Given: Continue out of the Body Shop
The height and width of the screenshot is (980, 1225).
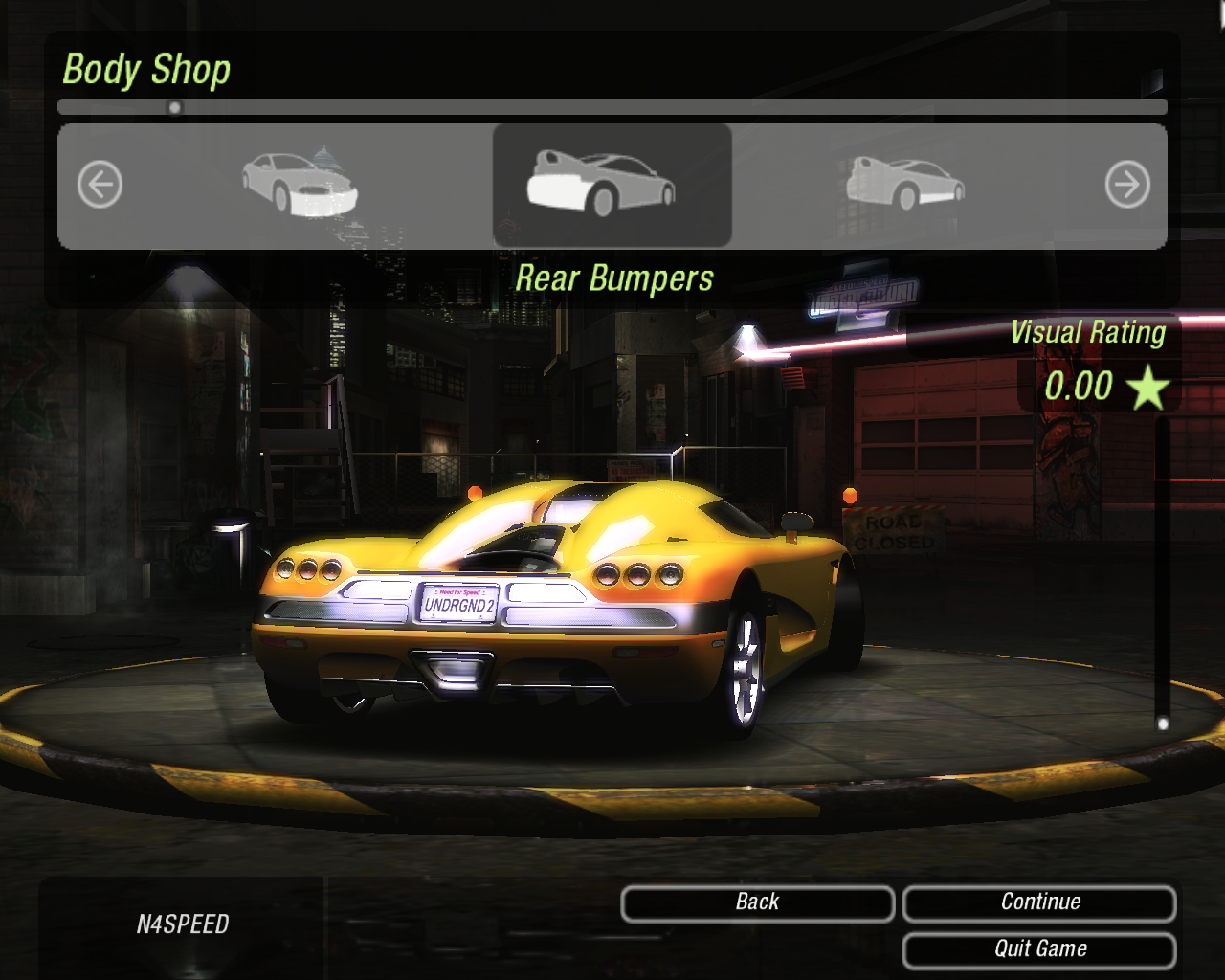Looking at the screenshot, I should [1039, 902].
